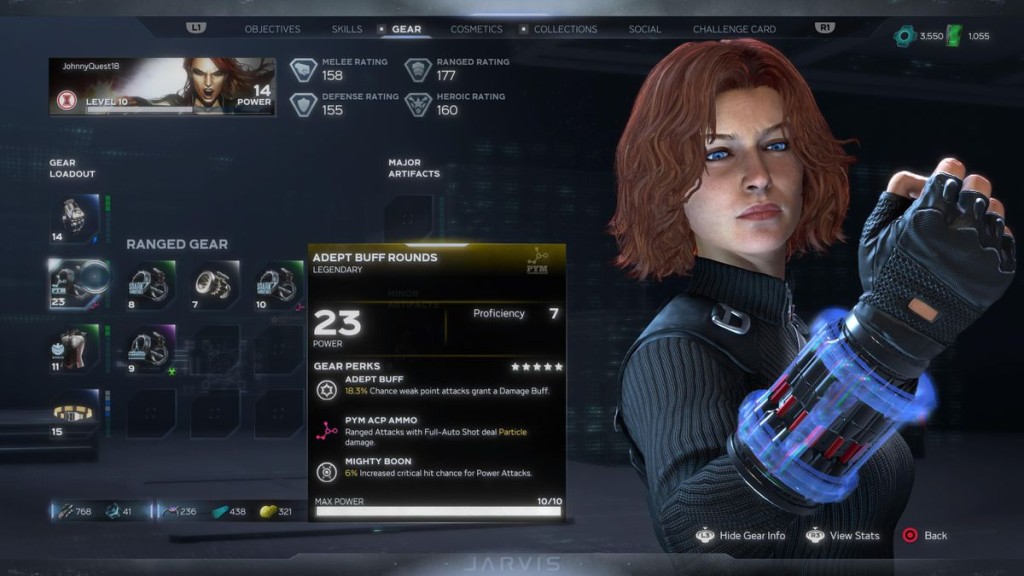Select the Gear tab

tap(406, 29)
